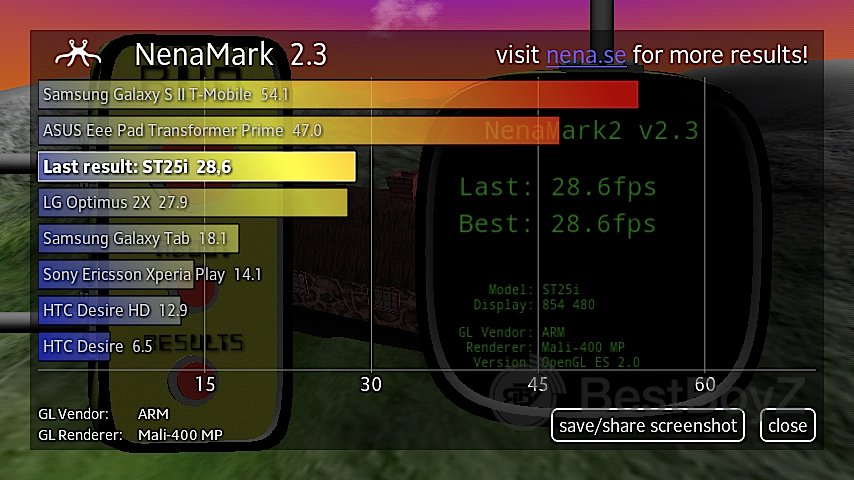Close the NenaMark results panel
The width and height of the screenshot is (854, 480).
click(x=787, y=425)
